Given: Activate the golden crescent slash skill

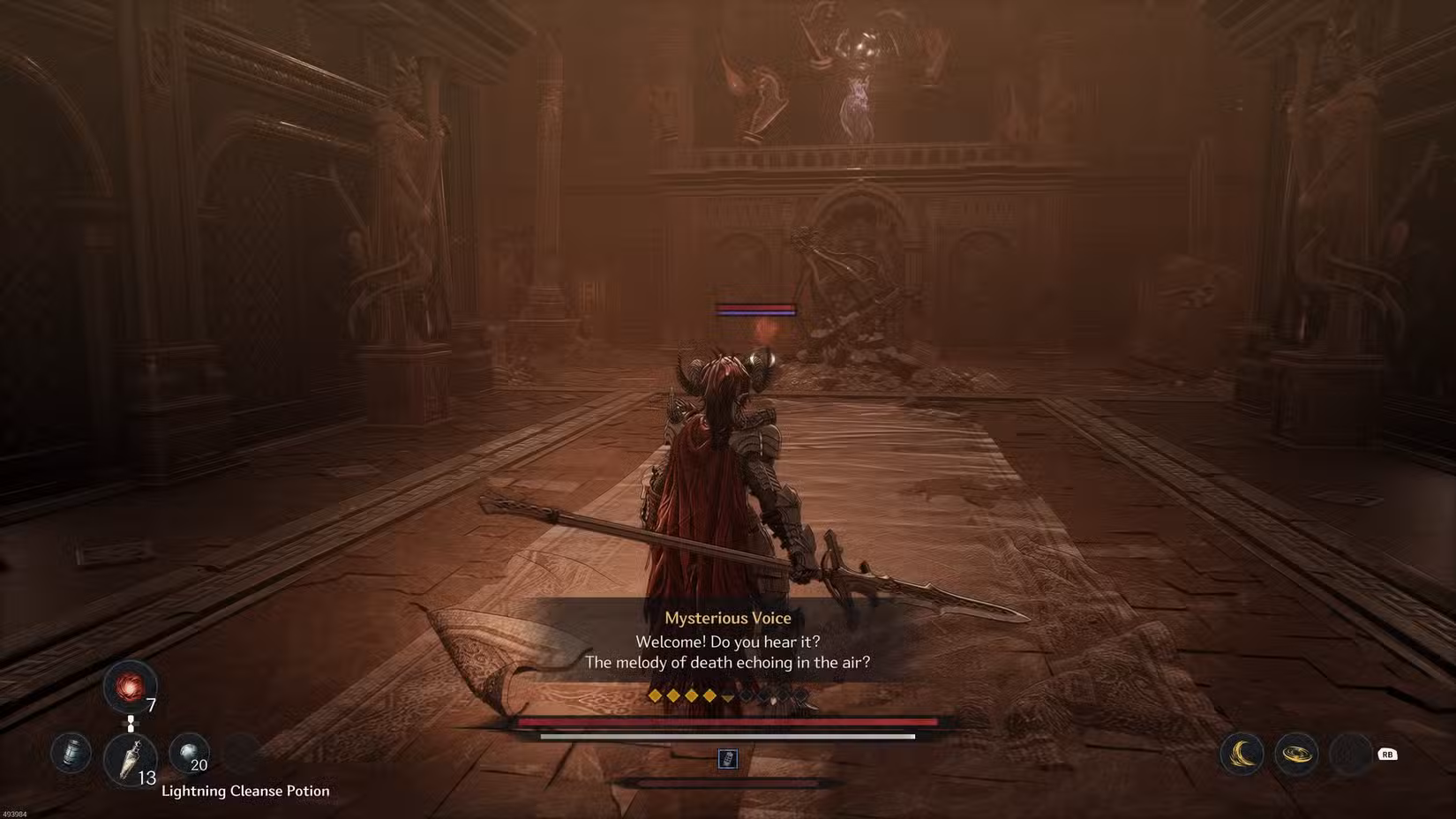Looking at the screenshot, I should coord(1242,755).
